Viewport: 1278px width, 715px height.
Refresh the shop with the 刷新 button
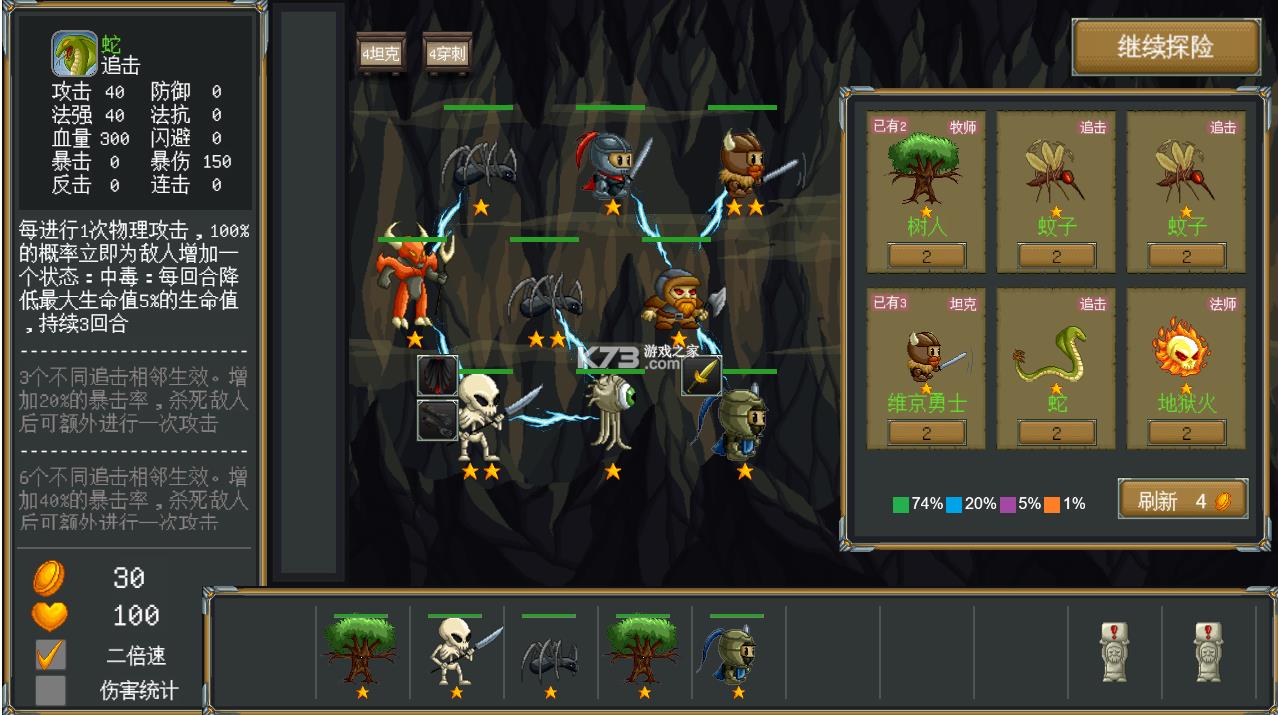pyautogui.click(x=1182, y=500)
